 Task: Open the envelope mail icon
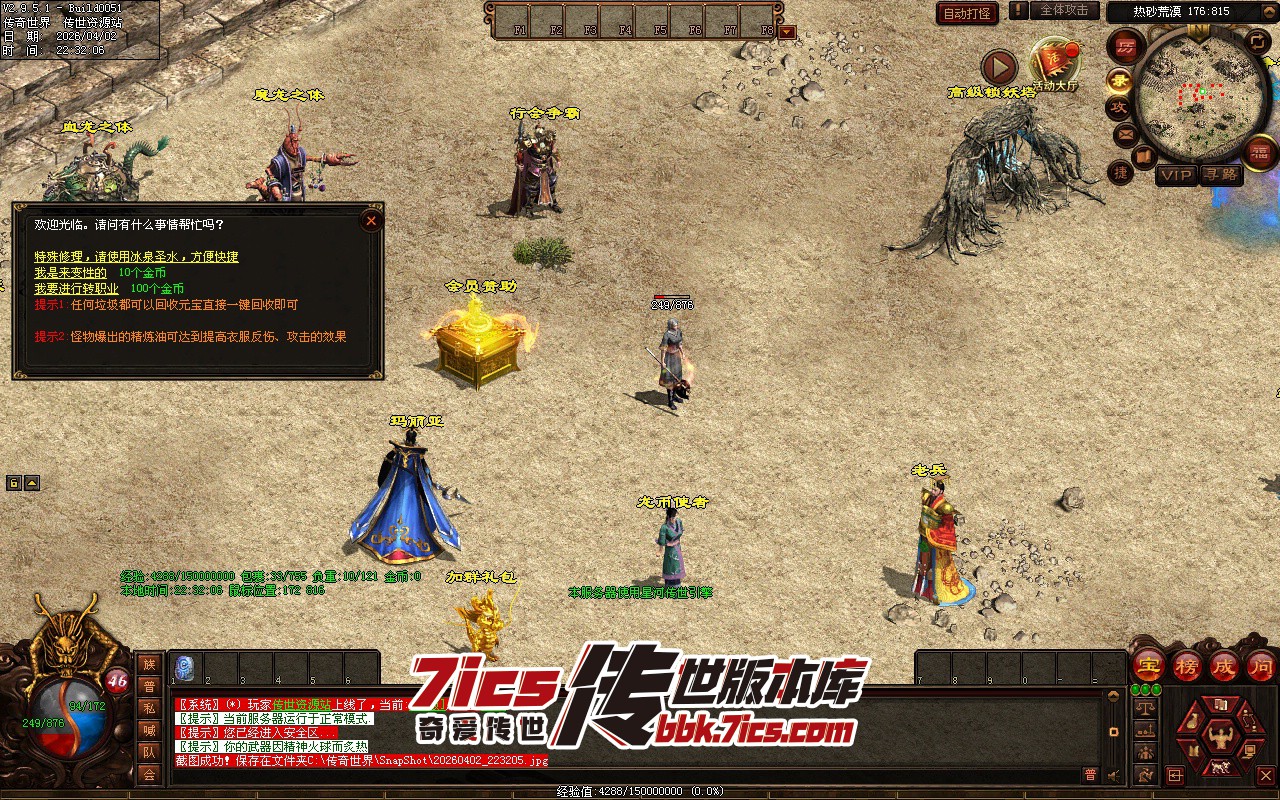1125,133
